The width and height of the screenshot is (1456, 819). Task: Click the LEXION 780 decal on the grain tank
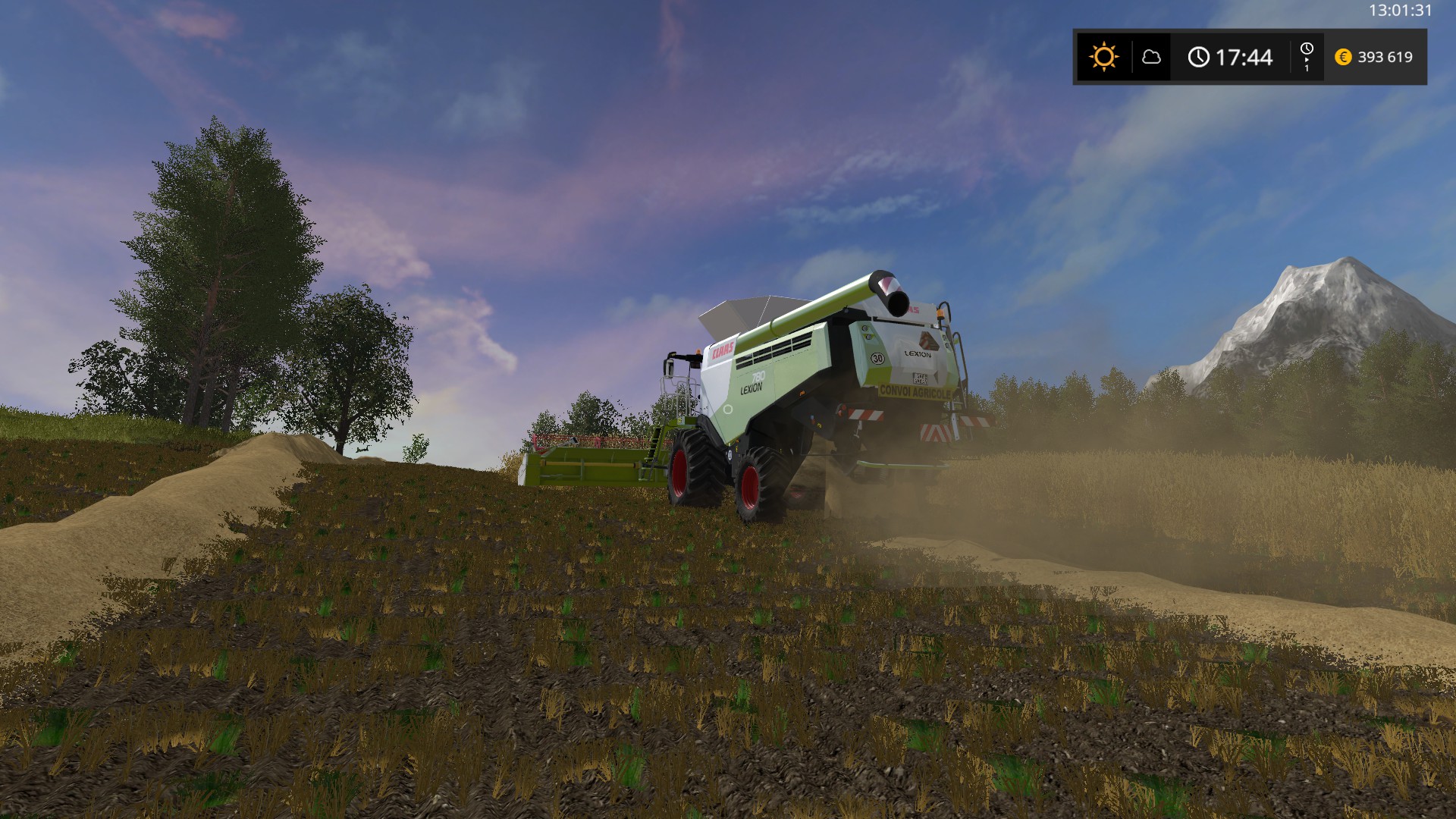click(754, 383)
